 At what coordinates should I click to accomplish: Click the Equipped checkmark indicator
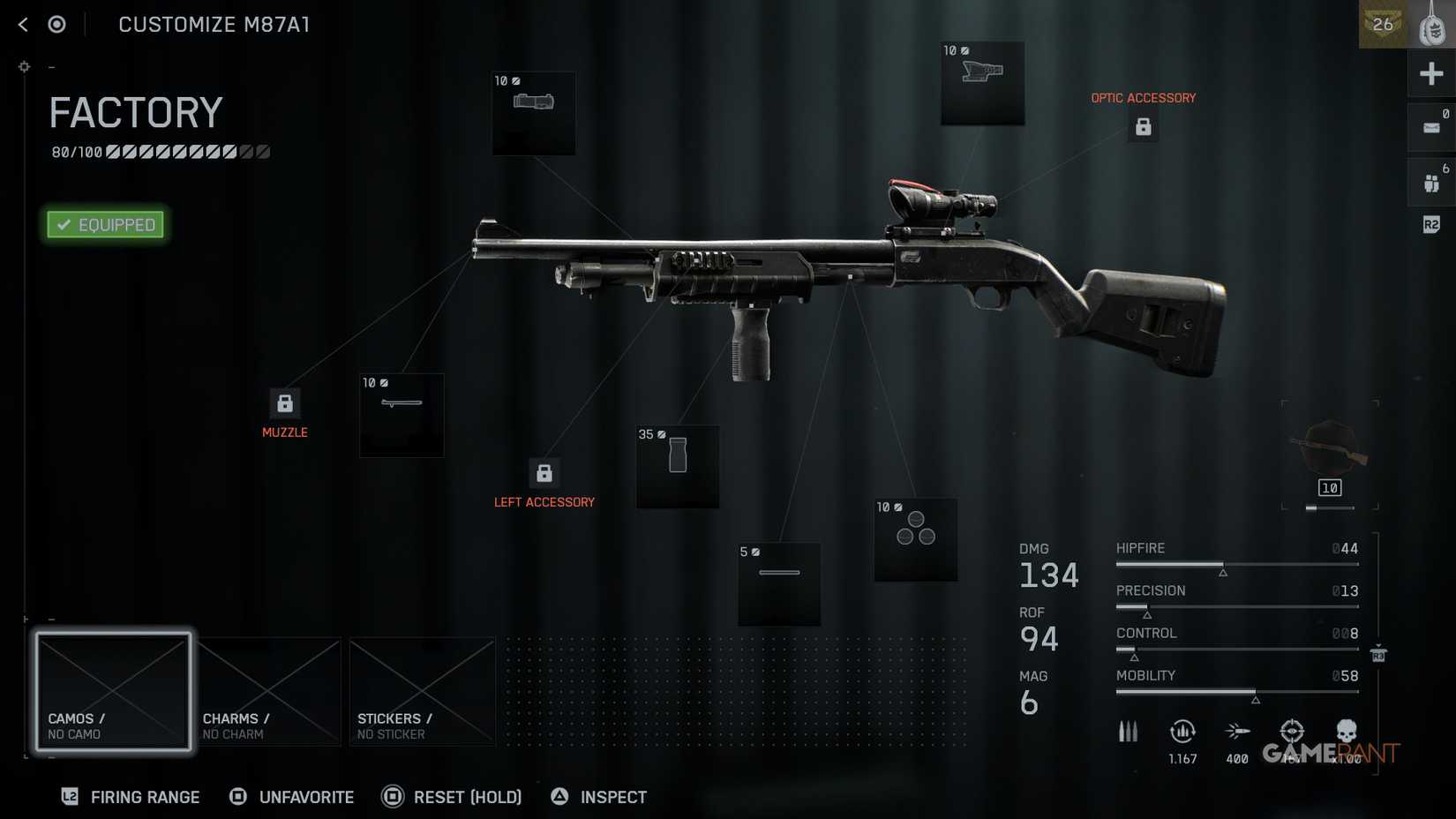tap(104, 224)
